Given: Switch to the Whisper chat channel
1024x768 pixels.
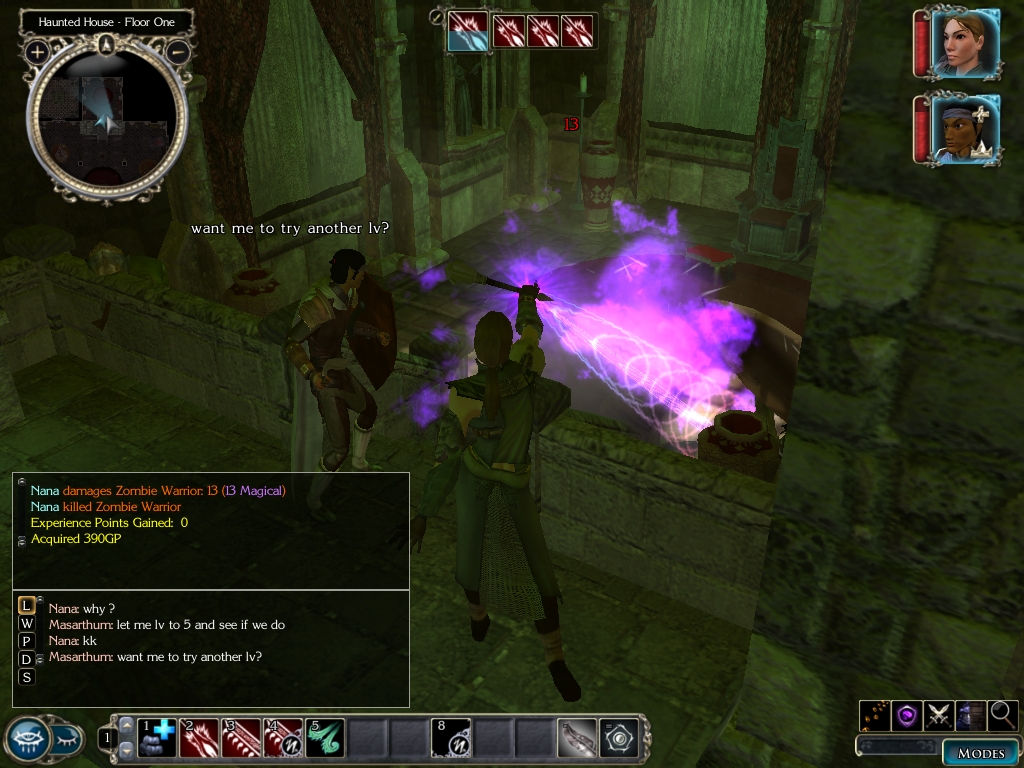Looking at the screenshot, I should (x=27, y=623).
